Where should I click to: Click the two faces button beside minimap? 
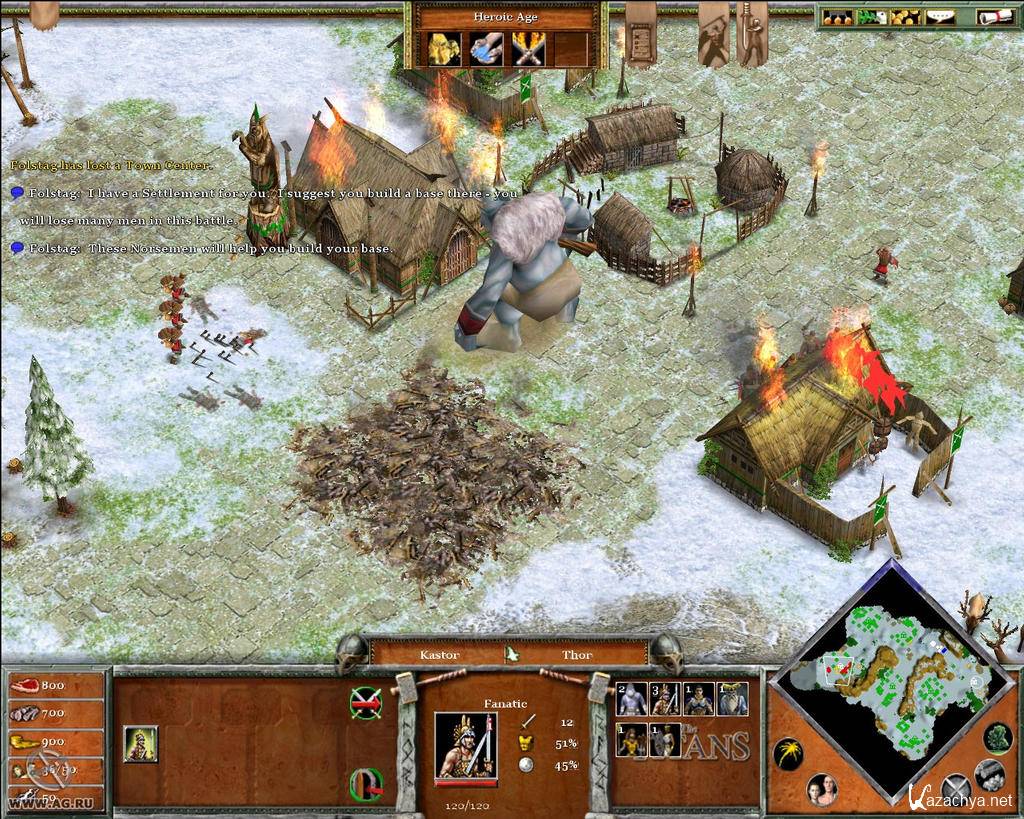pos(822,788)
